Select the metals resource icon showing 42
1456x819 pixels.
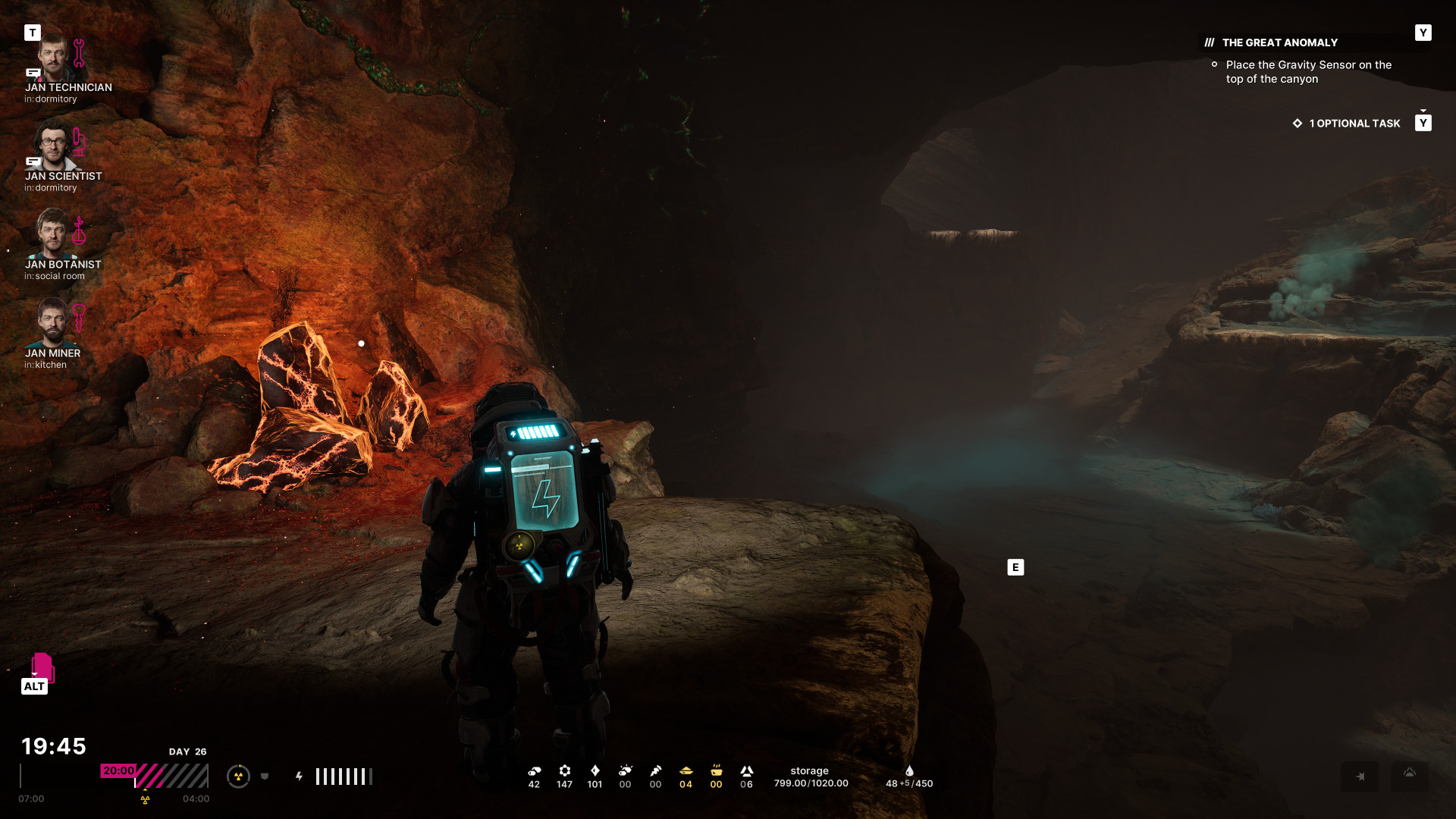click(x=535, y=771)
